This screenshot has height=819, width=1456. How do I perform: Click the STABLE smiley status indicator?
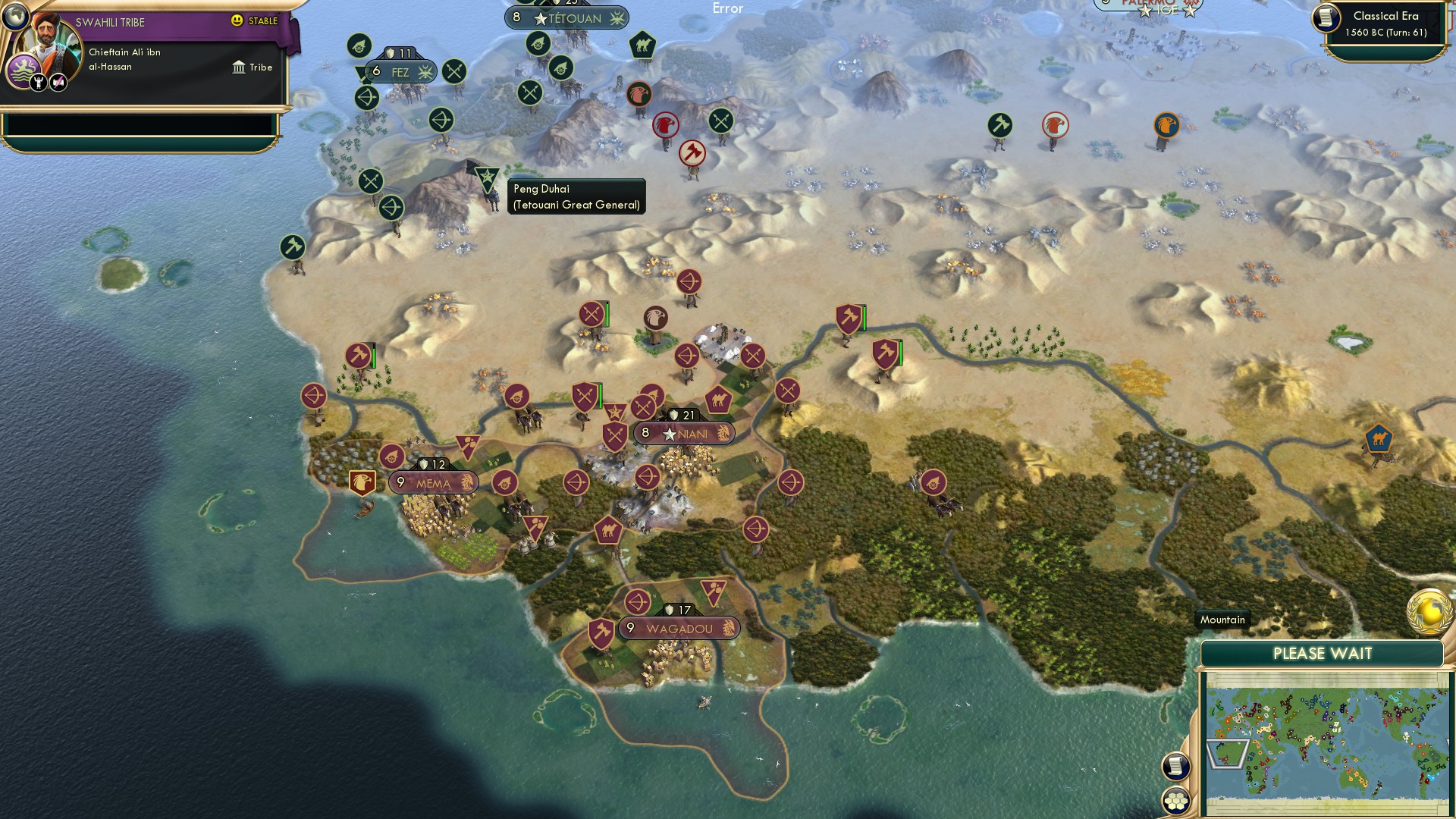(x=237, y=22)
